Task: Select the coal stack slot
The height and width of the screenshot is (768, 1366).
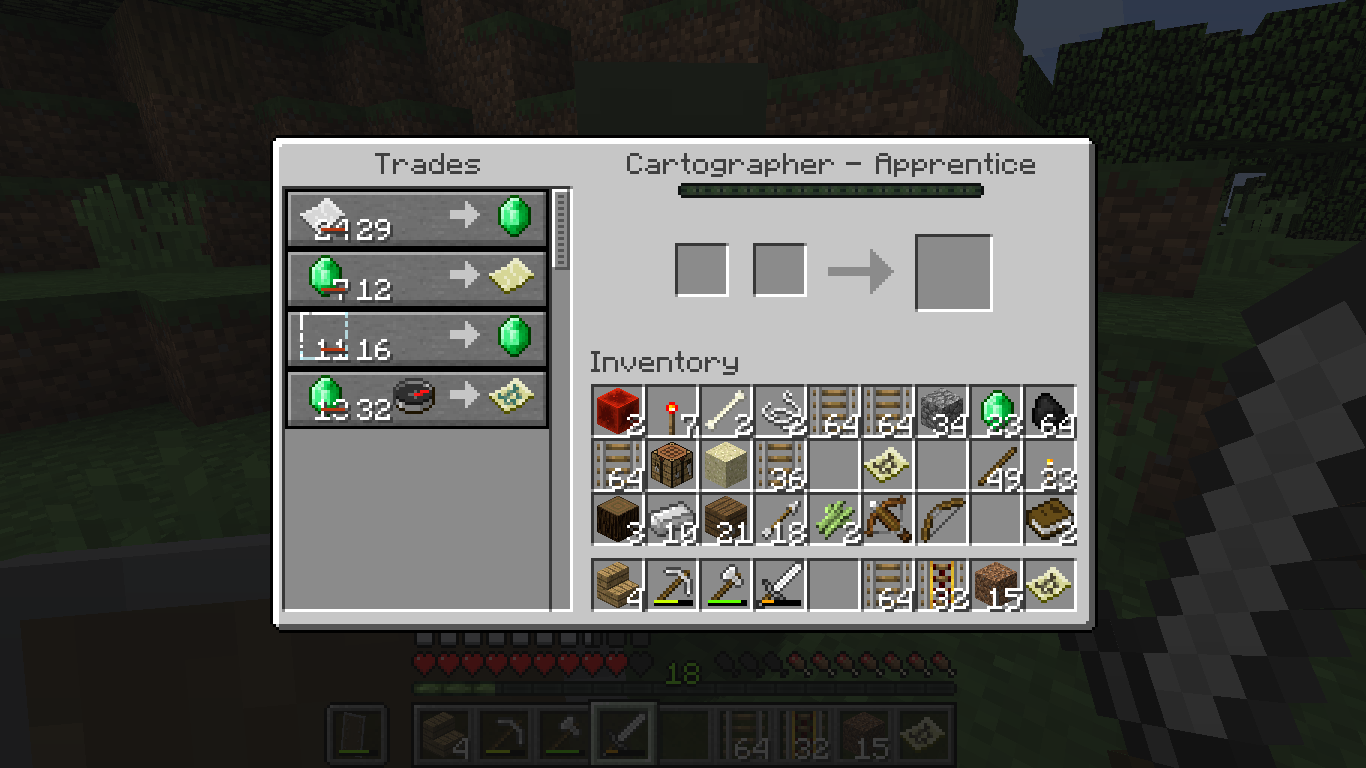Action: [x=1050, y=412]
